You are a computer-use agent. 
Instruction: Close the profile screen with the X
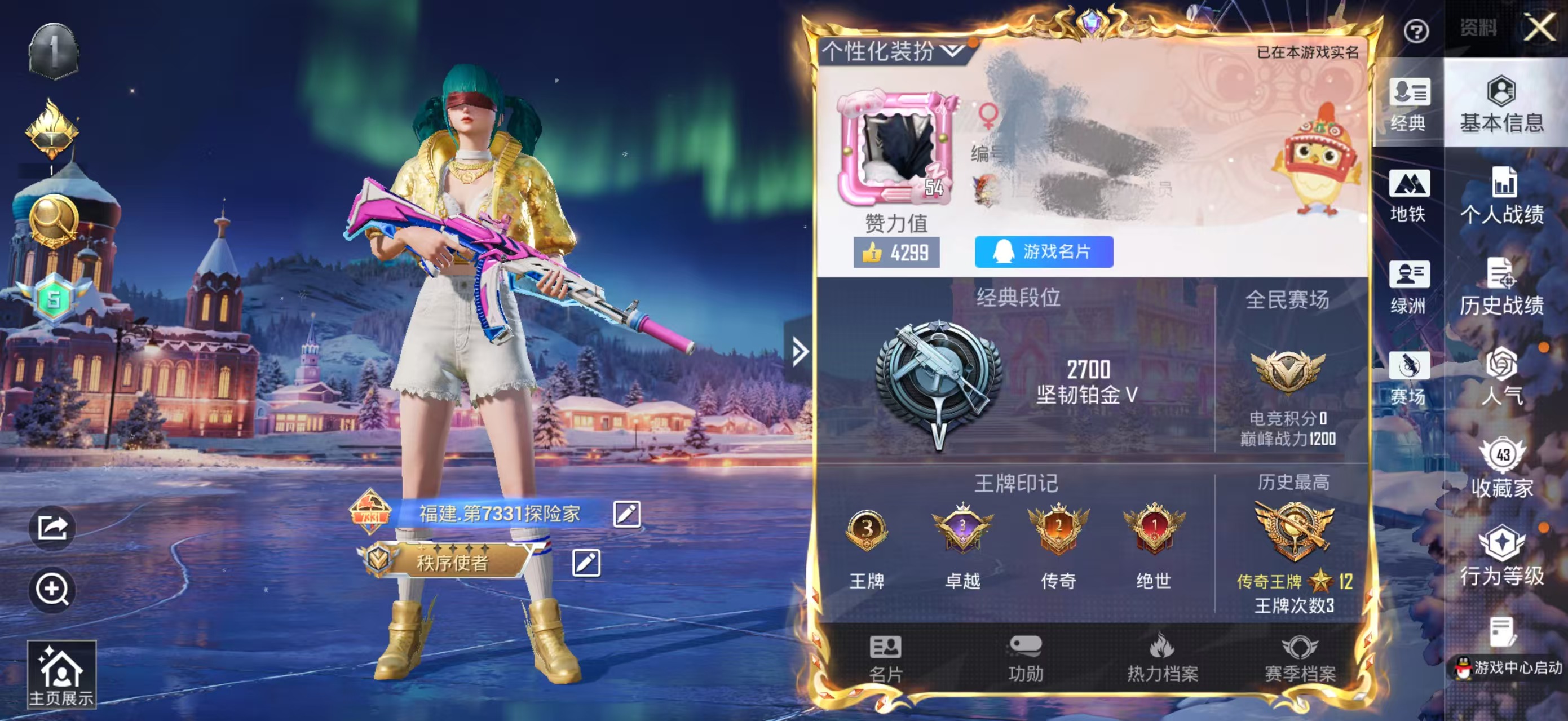(1539, 28)
